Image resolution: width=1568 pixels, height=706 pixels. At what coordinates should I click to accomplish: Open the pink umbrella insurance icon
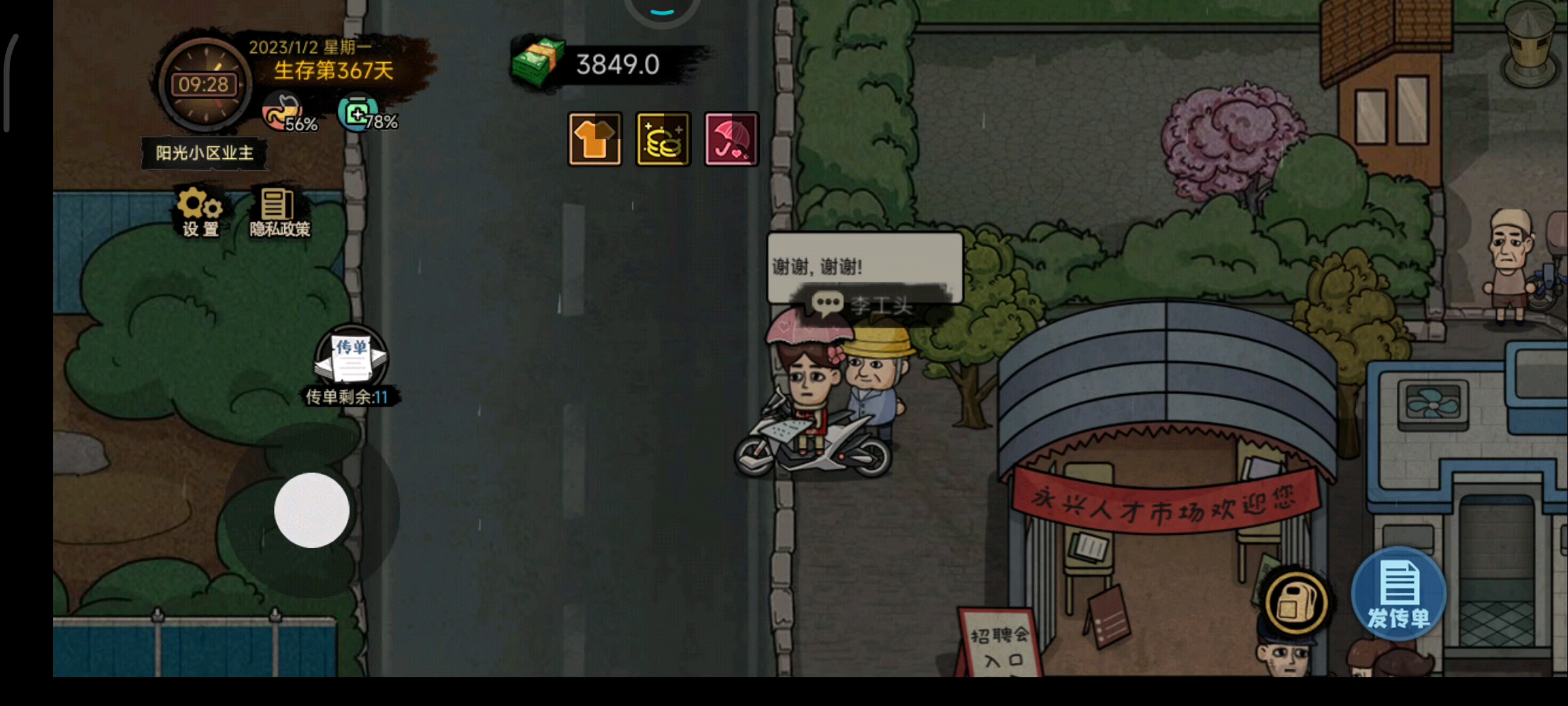coord(731,139)
